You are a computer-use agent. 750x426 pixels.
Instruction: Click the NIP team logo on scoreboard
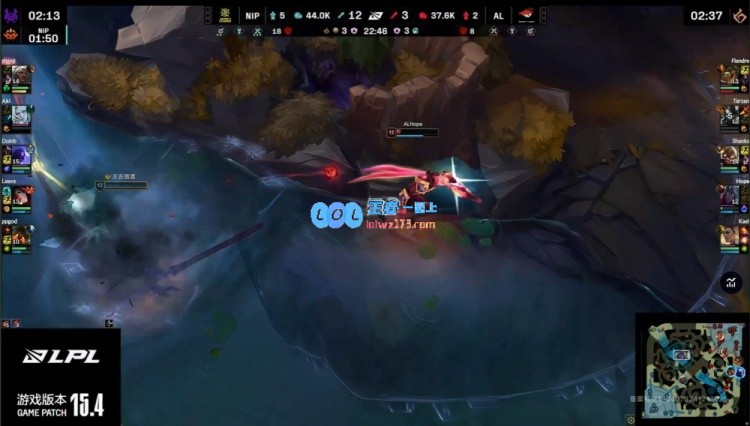click(x=225, y=15)
